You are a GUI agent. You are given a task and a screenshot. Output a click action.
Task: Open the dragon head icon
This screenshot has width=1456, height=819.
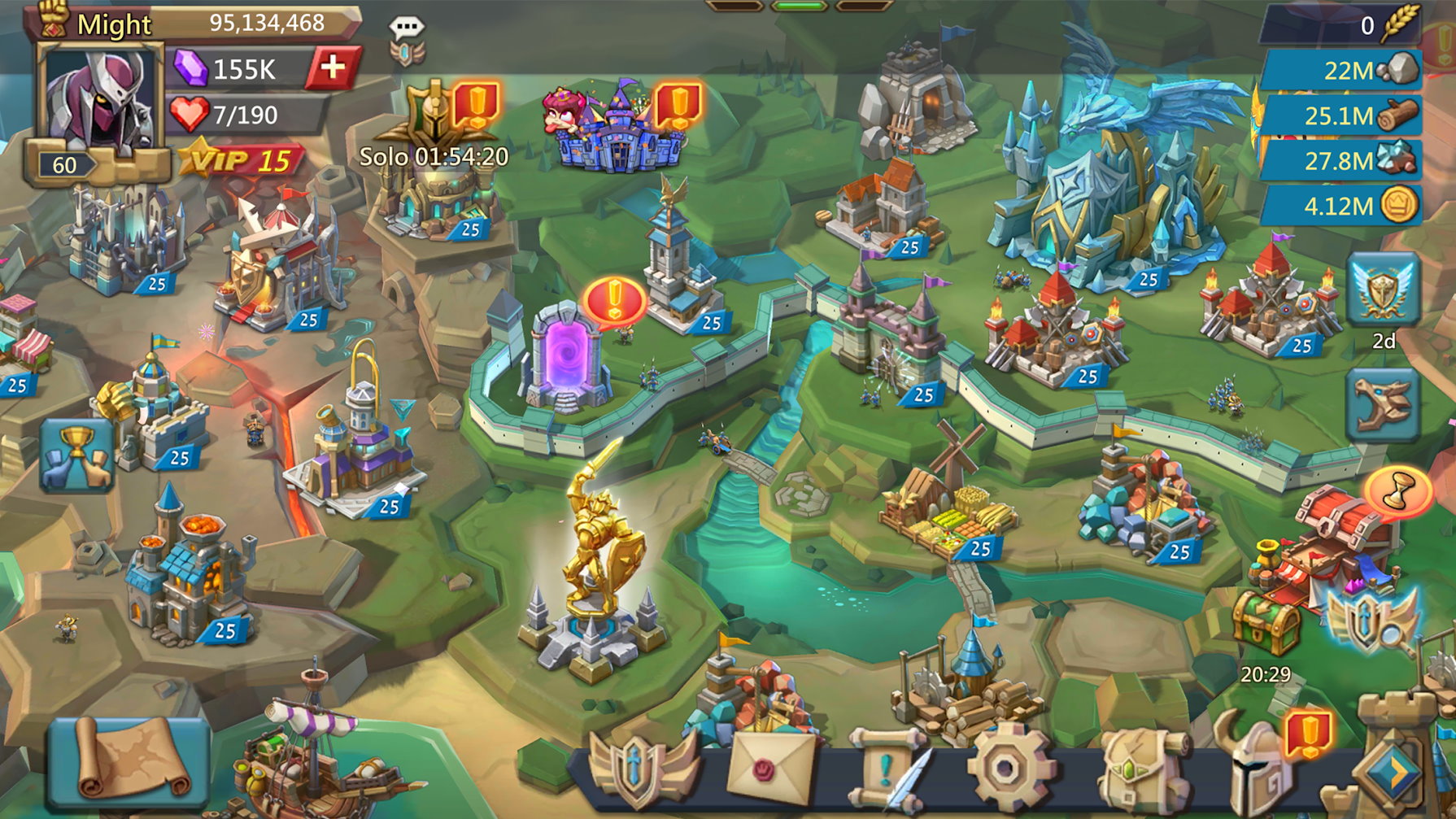[1383, 404]
